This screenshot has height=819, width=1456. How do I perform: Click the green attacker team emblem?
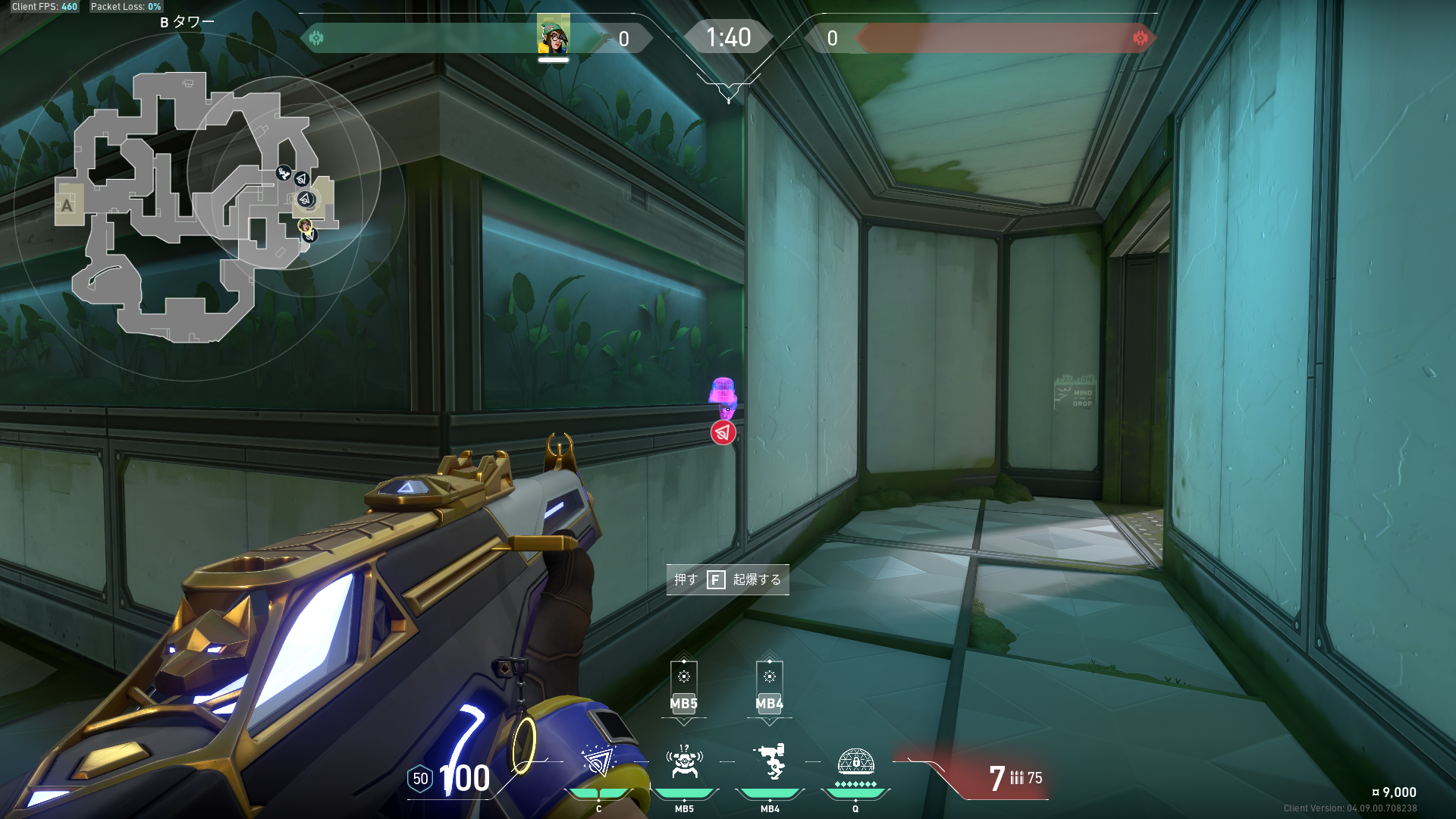click(316, 38)
